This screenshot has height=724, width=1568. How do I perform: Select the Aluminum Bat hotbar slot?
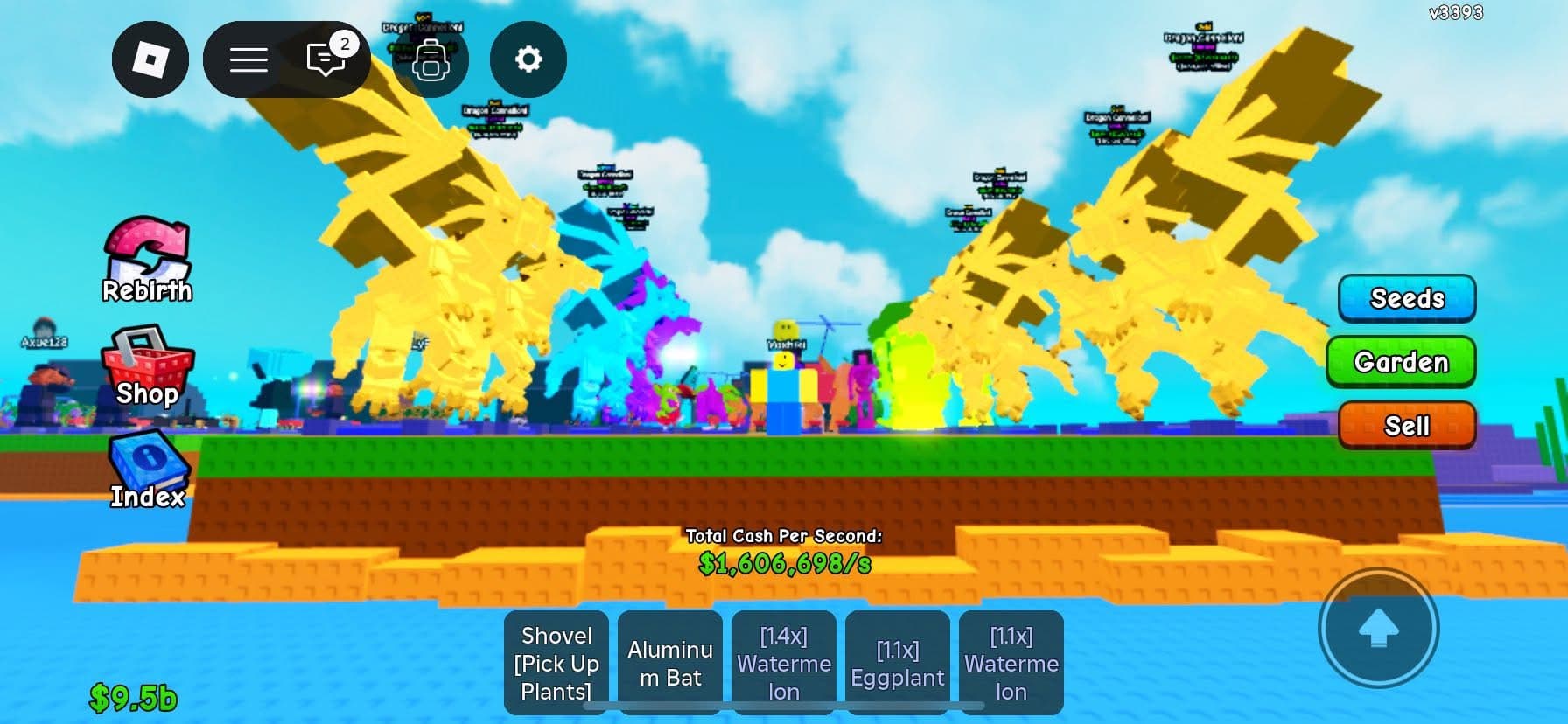[x=670, y=663]
